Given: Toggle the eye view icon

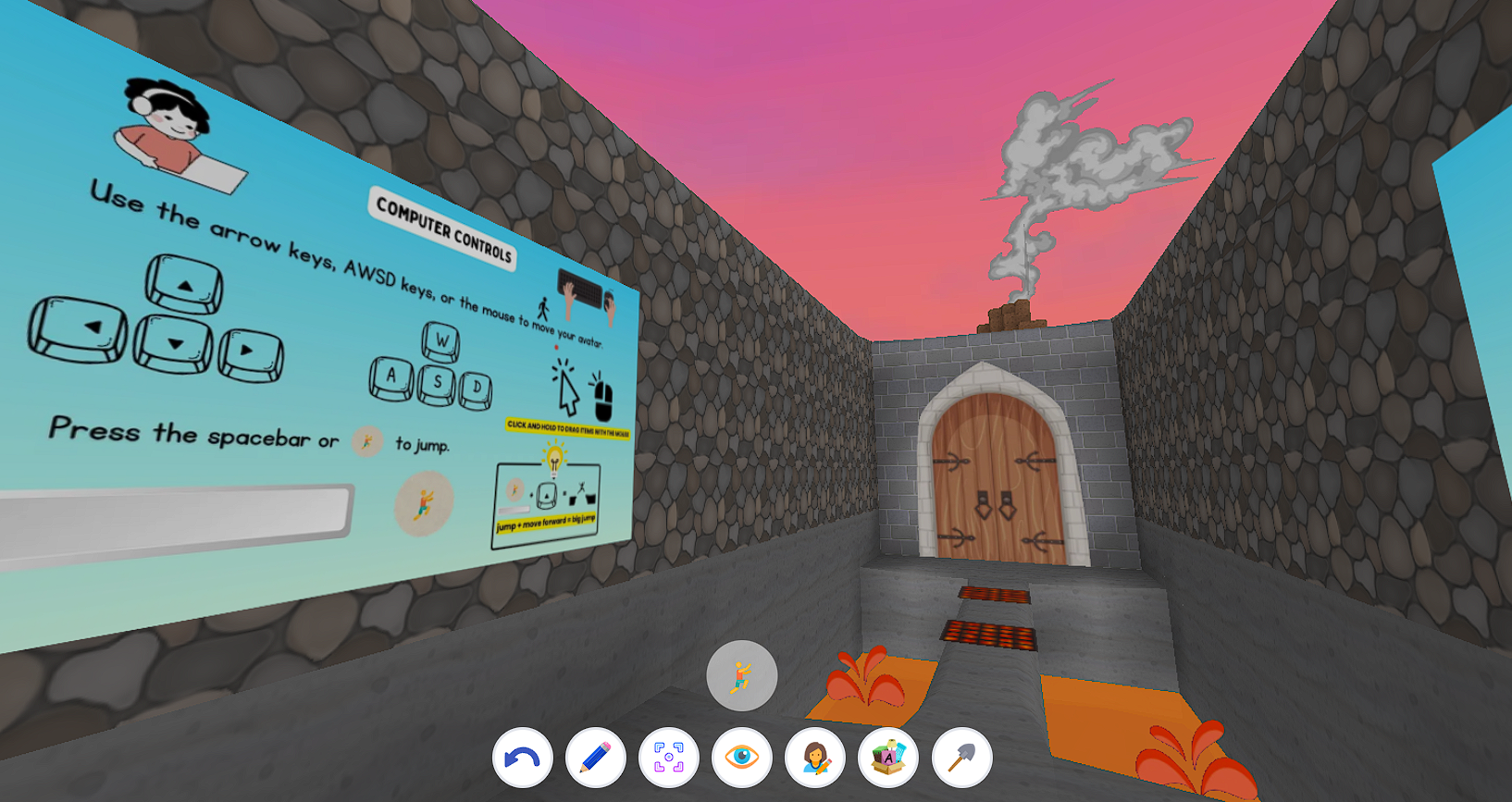Looking at the screenshot, I should click(742, 757).
